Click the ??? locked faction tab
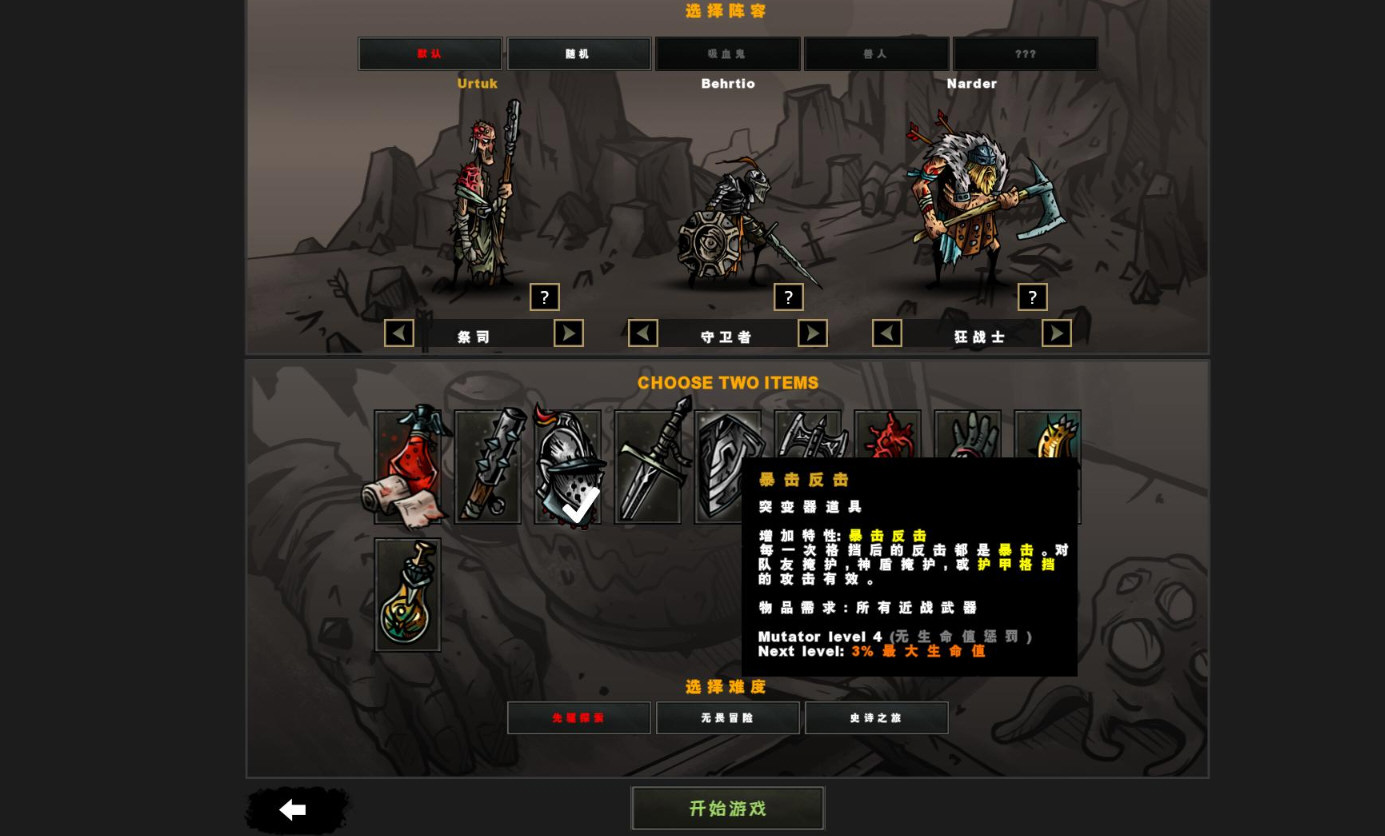The width and height of the screenshot is (1385, 836). (x=1025, y=54)
